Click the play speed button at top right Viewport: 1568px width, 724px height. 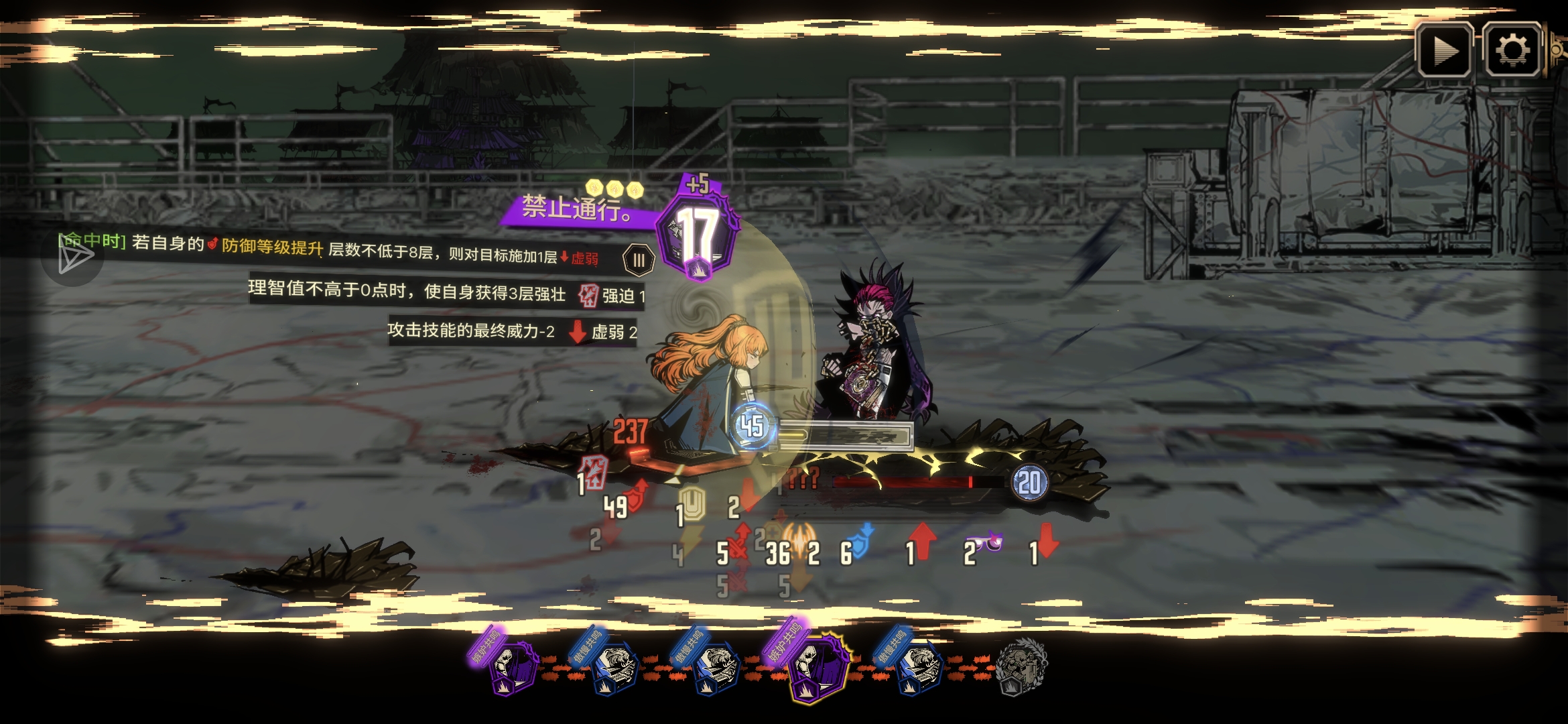click(1444, 51)
